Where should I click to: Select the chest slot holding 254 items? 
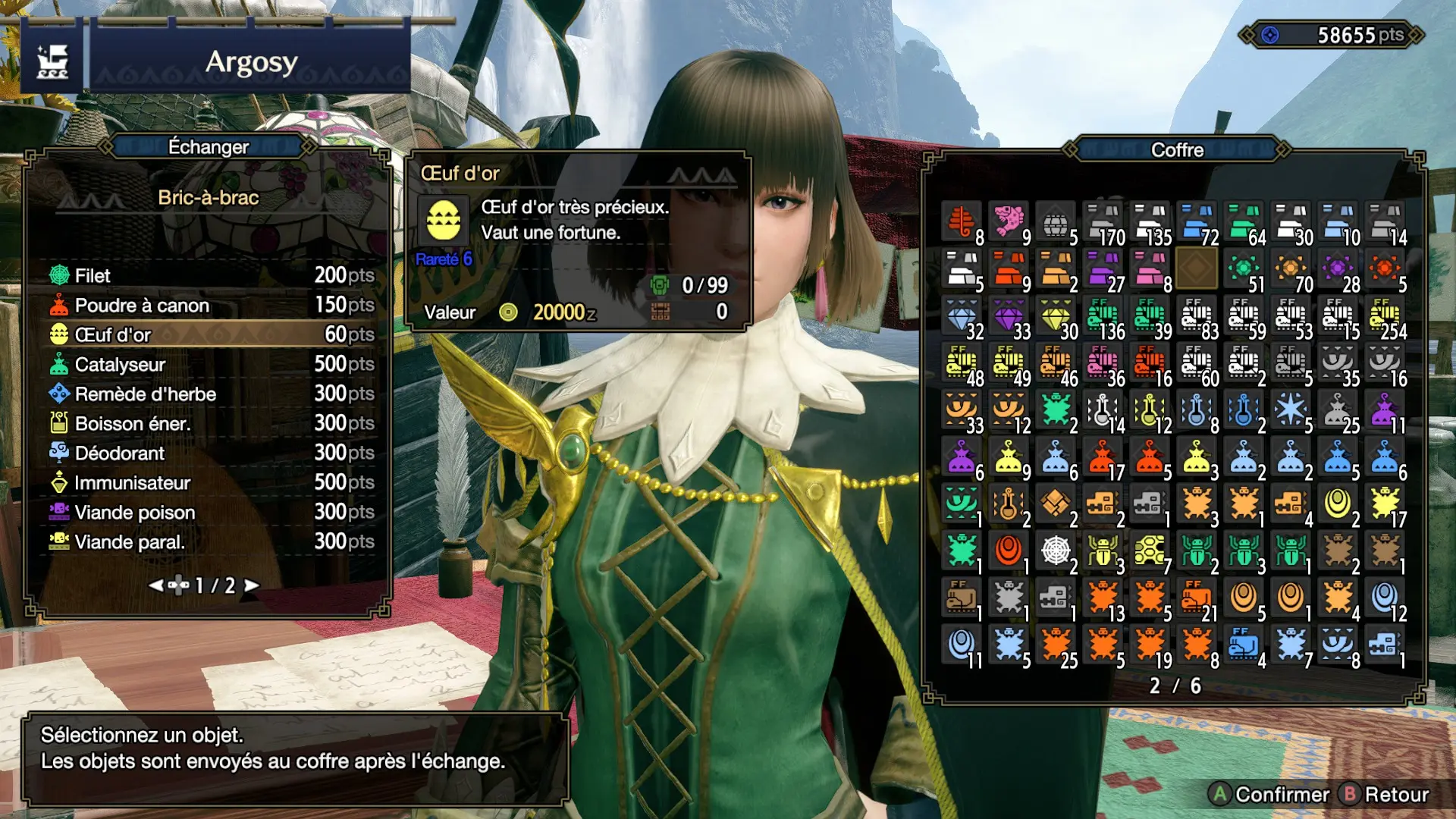pos(1385,317)
